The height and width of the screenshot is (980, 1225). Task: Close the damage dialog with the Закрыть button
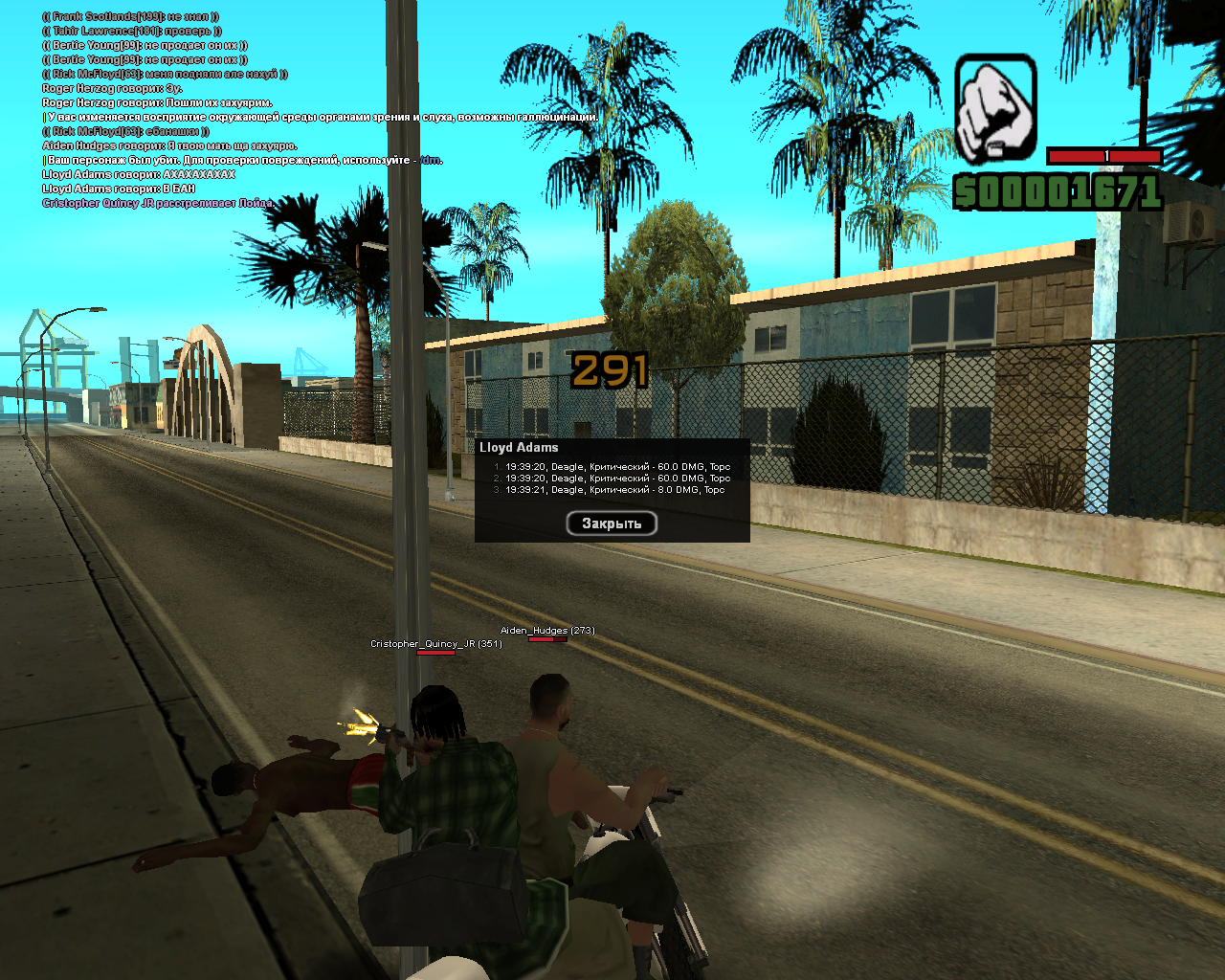pyautogui.click(x=612, y=523)
